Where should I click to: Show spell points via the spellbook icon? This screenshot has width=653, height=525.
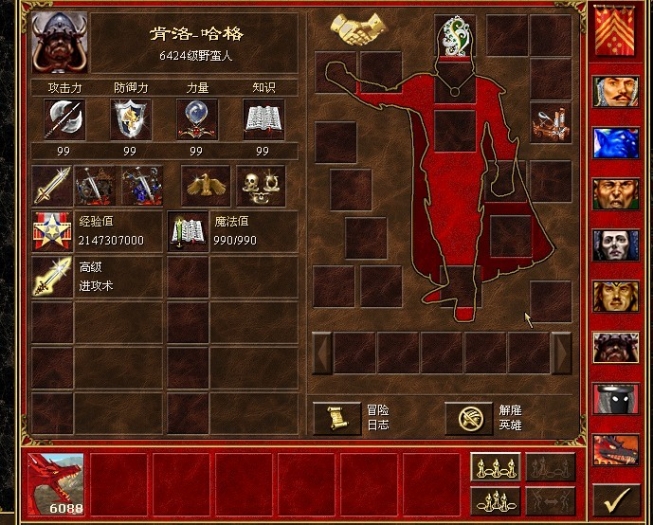[x=187, y=232]
